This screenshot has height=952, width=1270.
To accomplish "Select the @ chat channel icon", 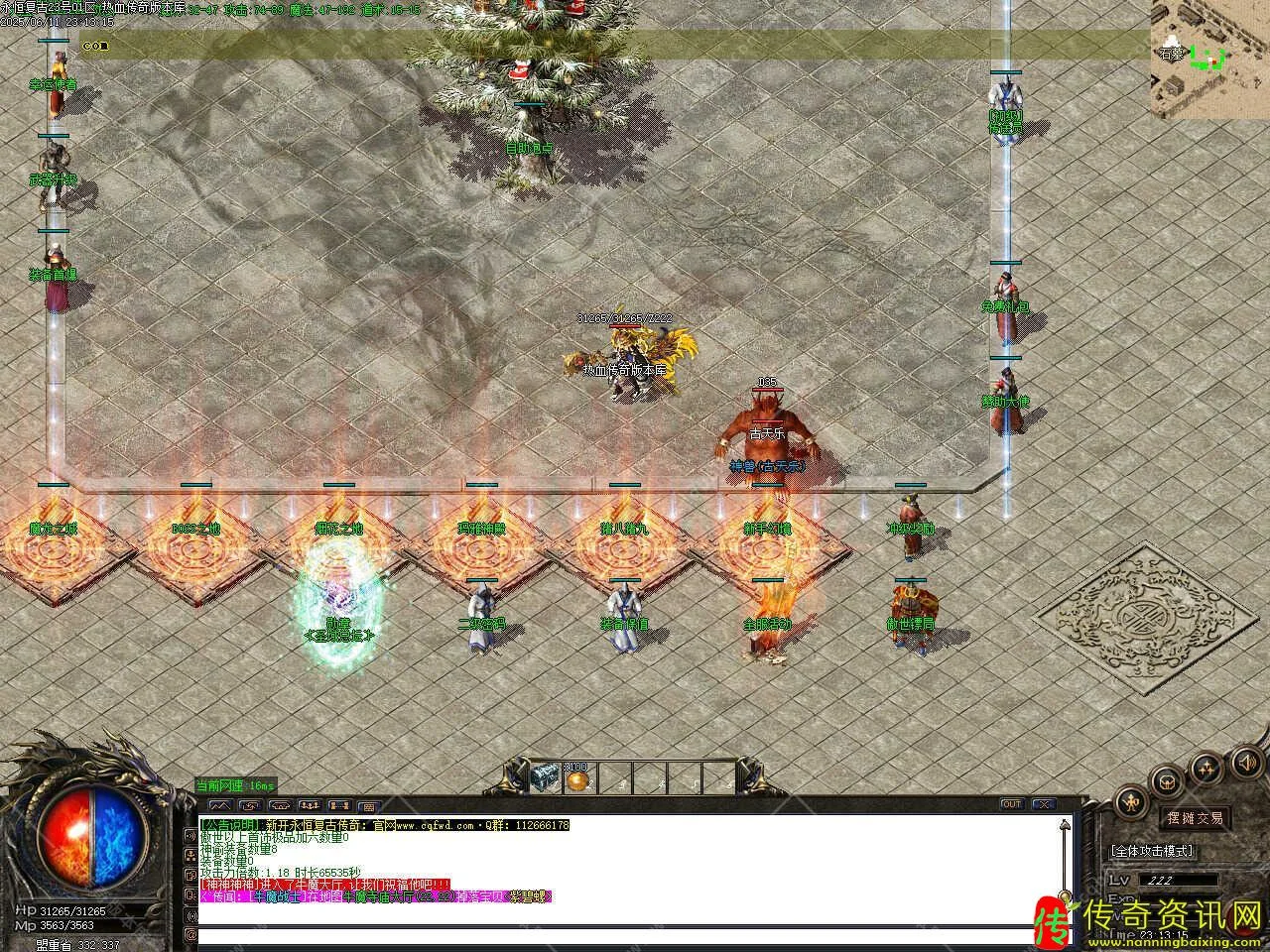I will [190, 934].
